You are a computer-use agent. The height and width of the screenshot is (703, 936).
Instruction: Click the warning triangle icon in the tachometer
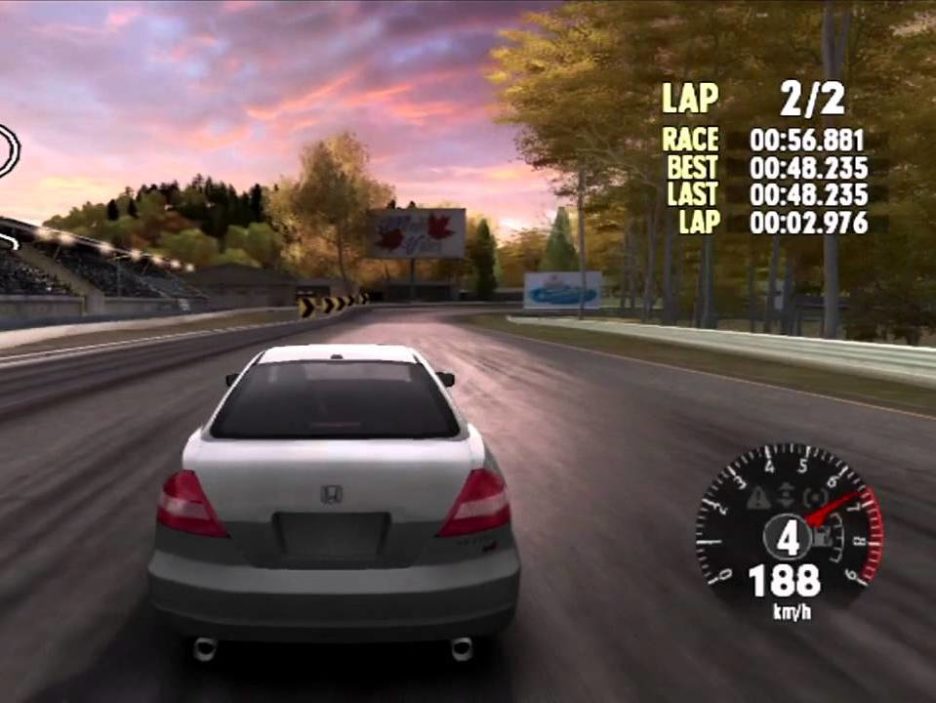[x=759, y=496]
